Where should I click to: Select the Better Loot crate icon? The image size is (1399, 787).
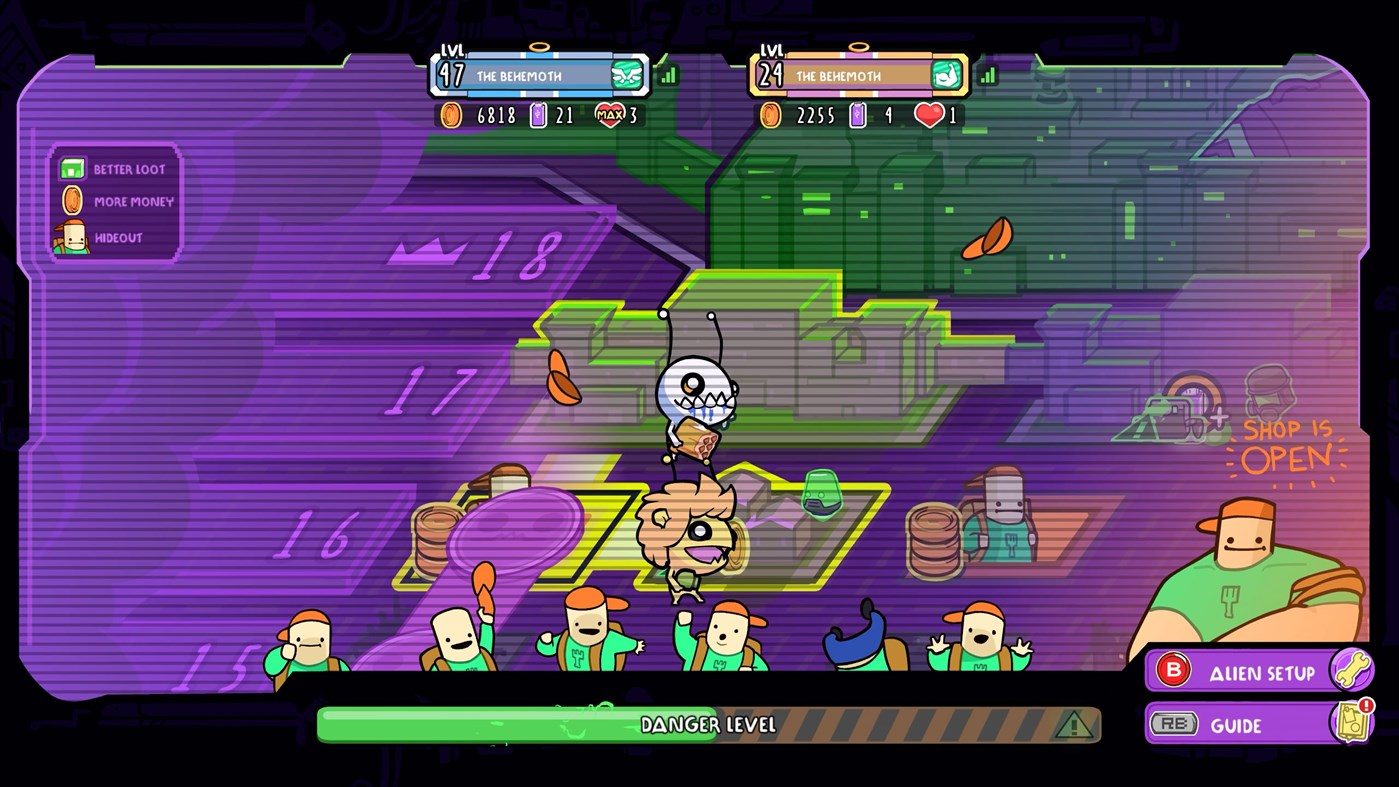pyautogui.click(x=72, y=170)
